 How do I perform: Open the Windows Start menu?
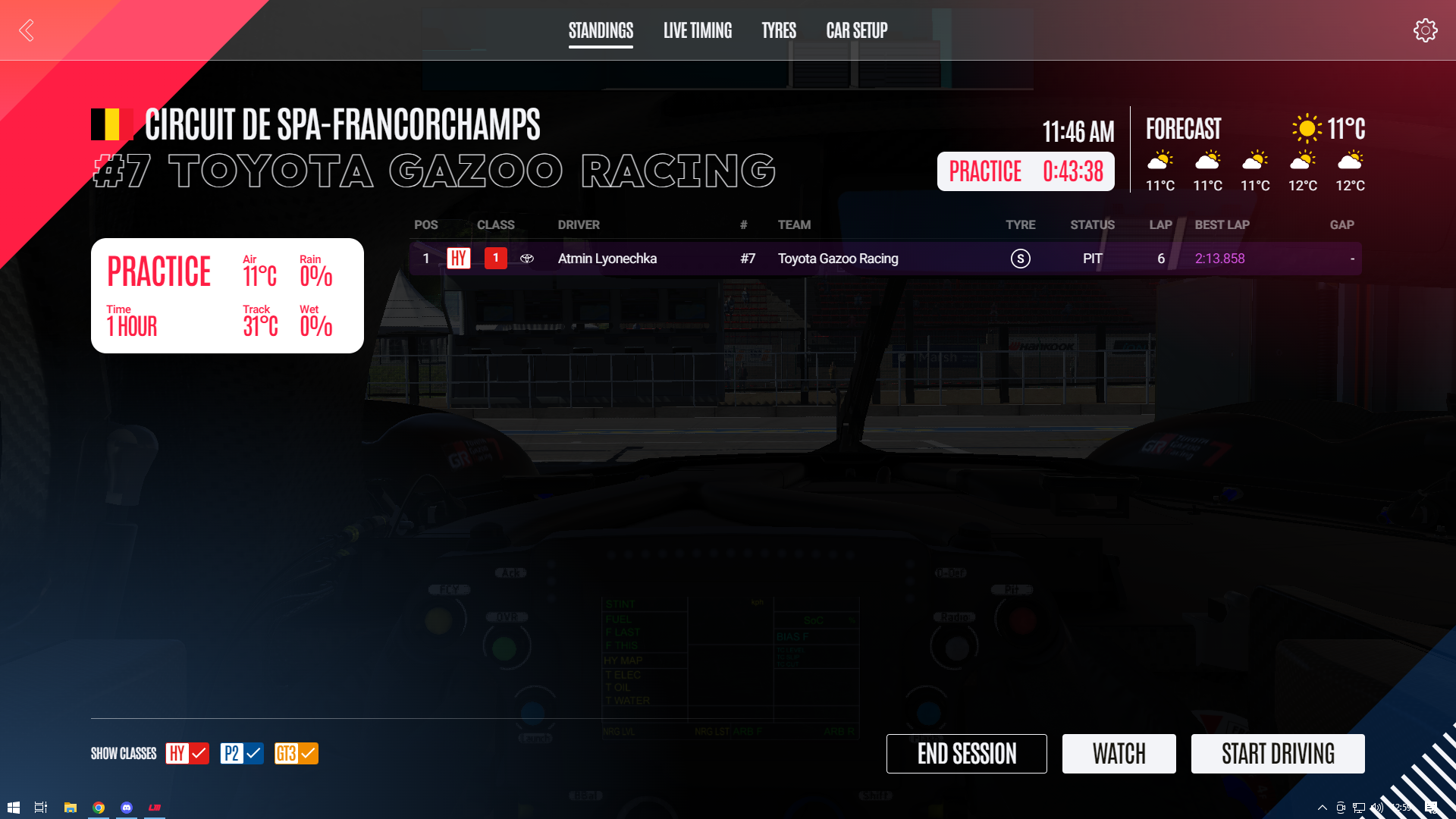(13, 808)
